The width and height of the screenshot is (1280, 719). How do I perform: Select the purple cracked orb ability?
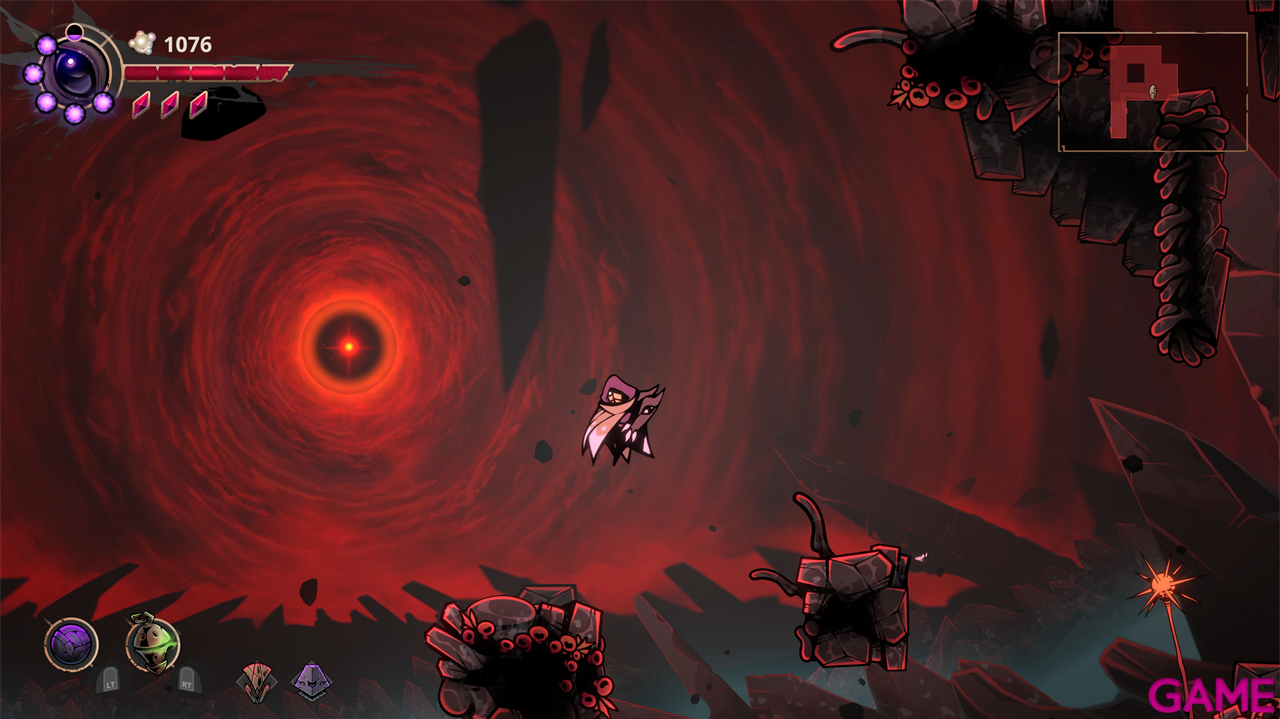click(71, 644)
